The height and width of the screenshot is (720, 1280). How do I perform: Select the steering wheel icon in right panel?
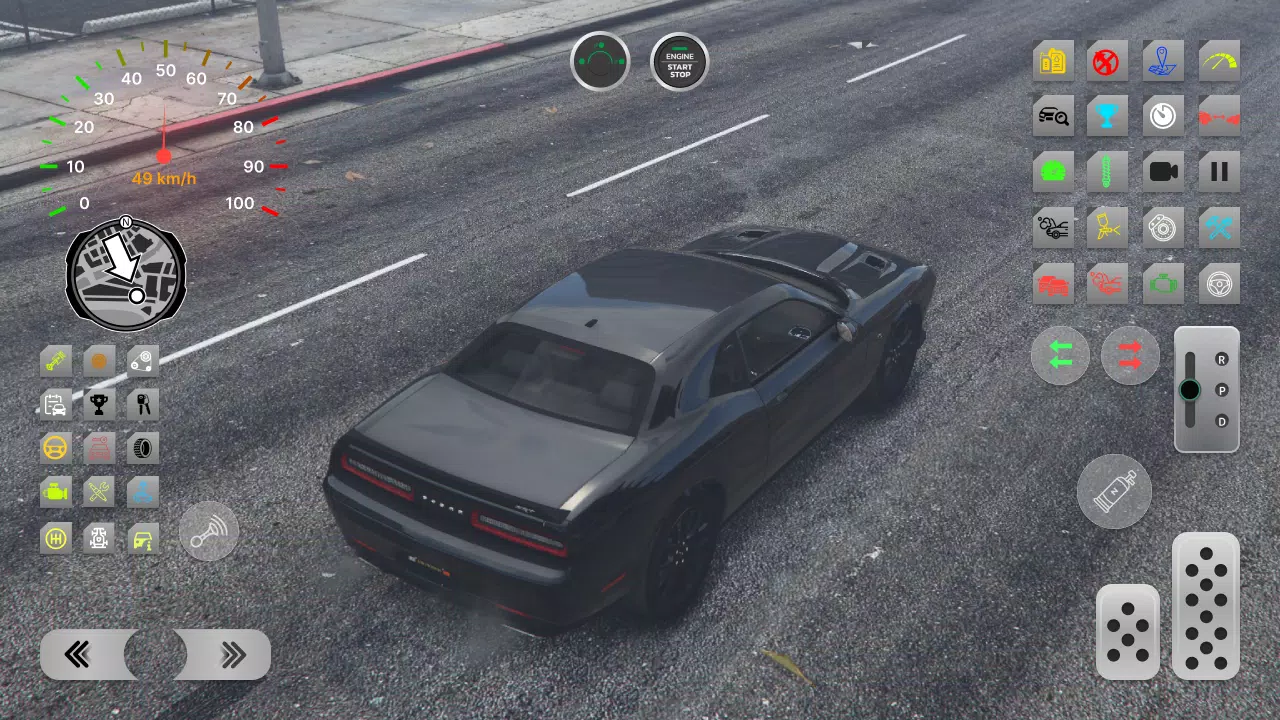(1219, 283)
